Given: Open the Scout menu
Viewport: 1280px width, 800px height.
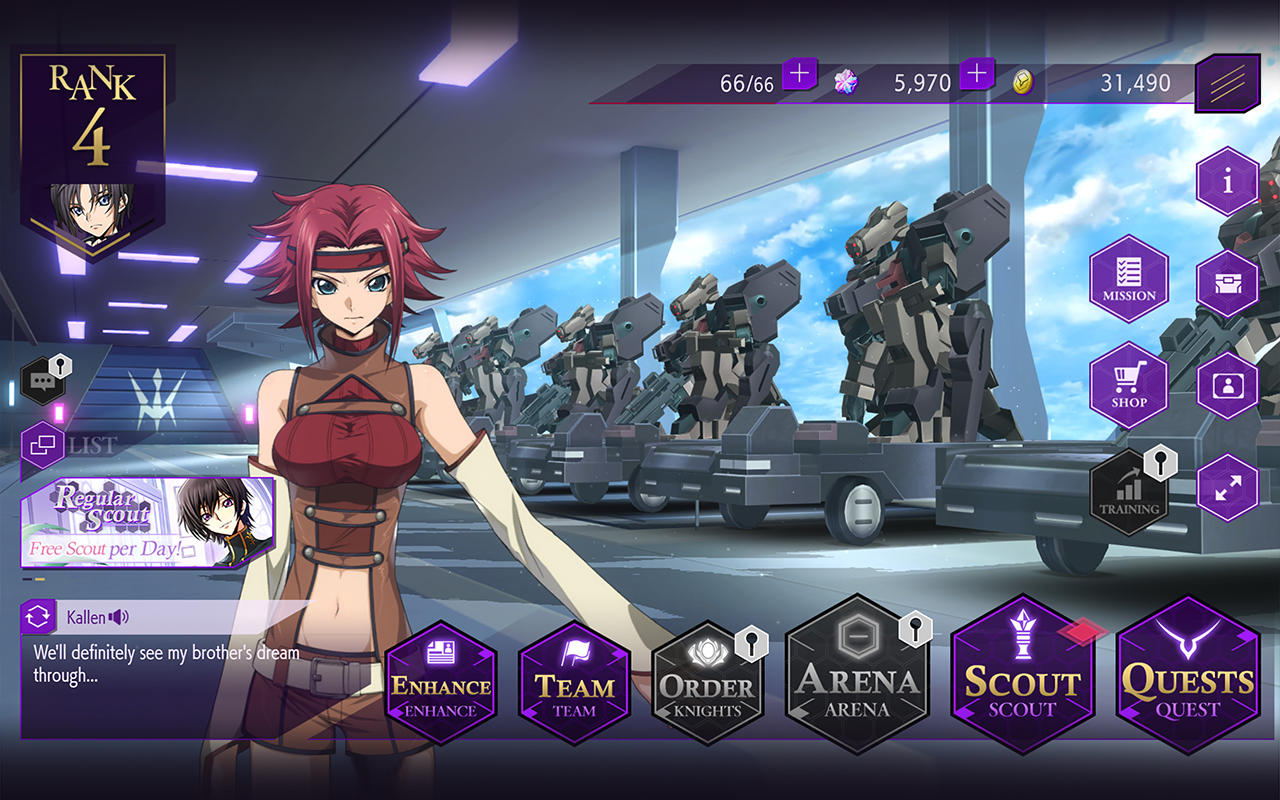Looking at the screenshot, I should [1022, 675].
